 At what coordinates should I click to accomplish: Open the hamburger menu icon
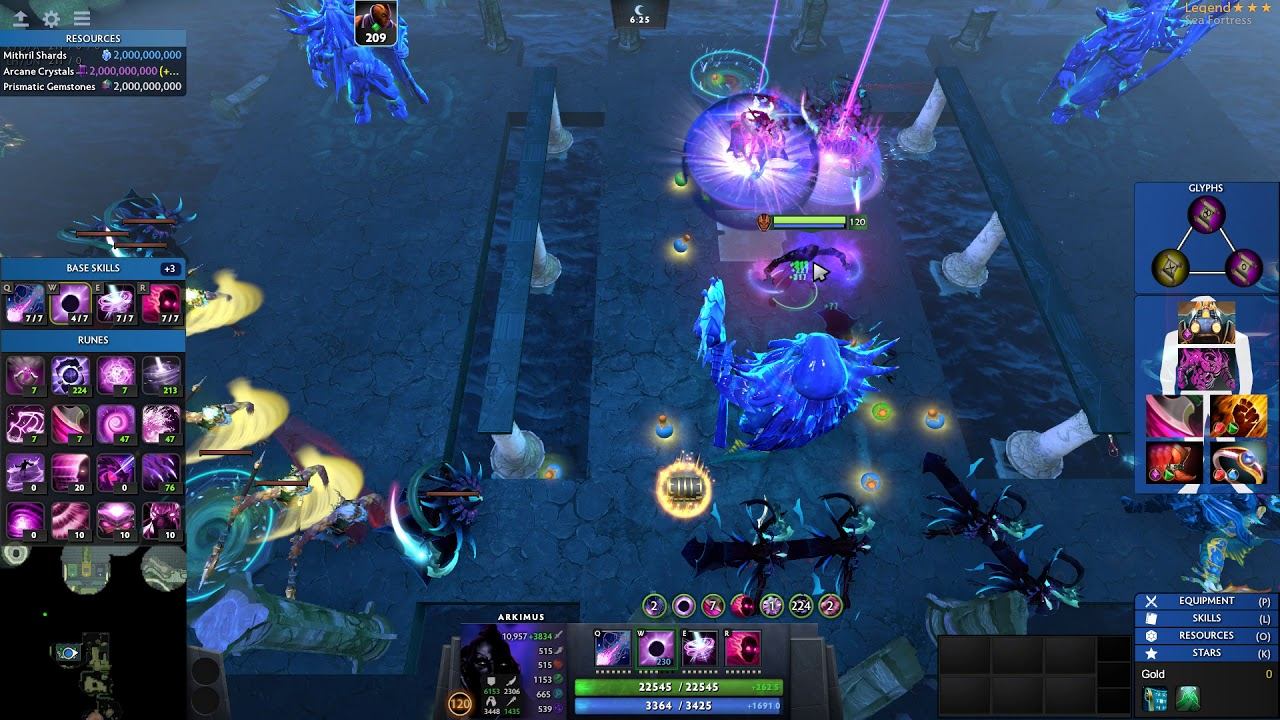(x=82, y=18)
